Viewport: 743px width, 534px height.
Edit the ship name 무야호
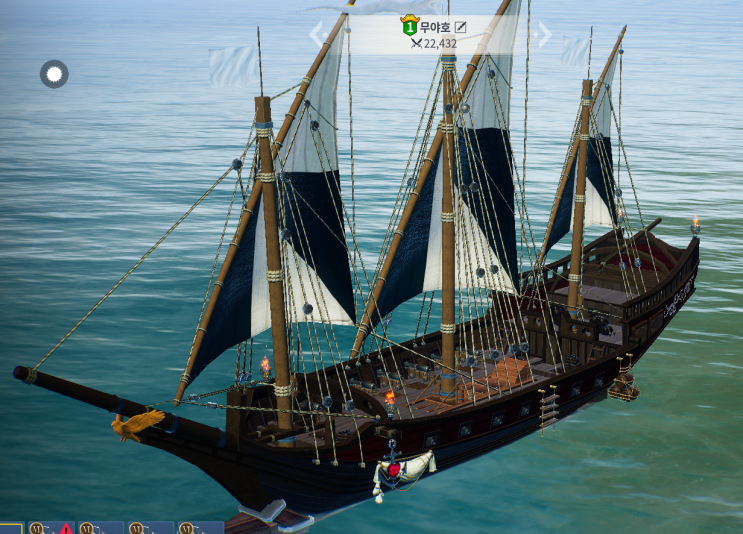point(461,26)
